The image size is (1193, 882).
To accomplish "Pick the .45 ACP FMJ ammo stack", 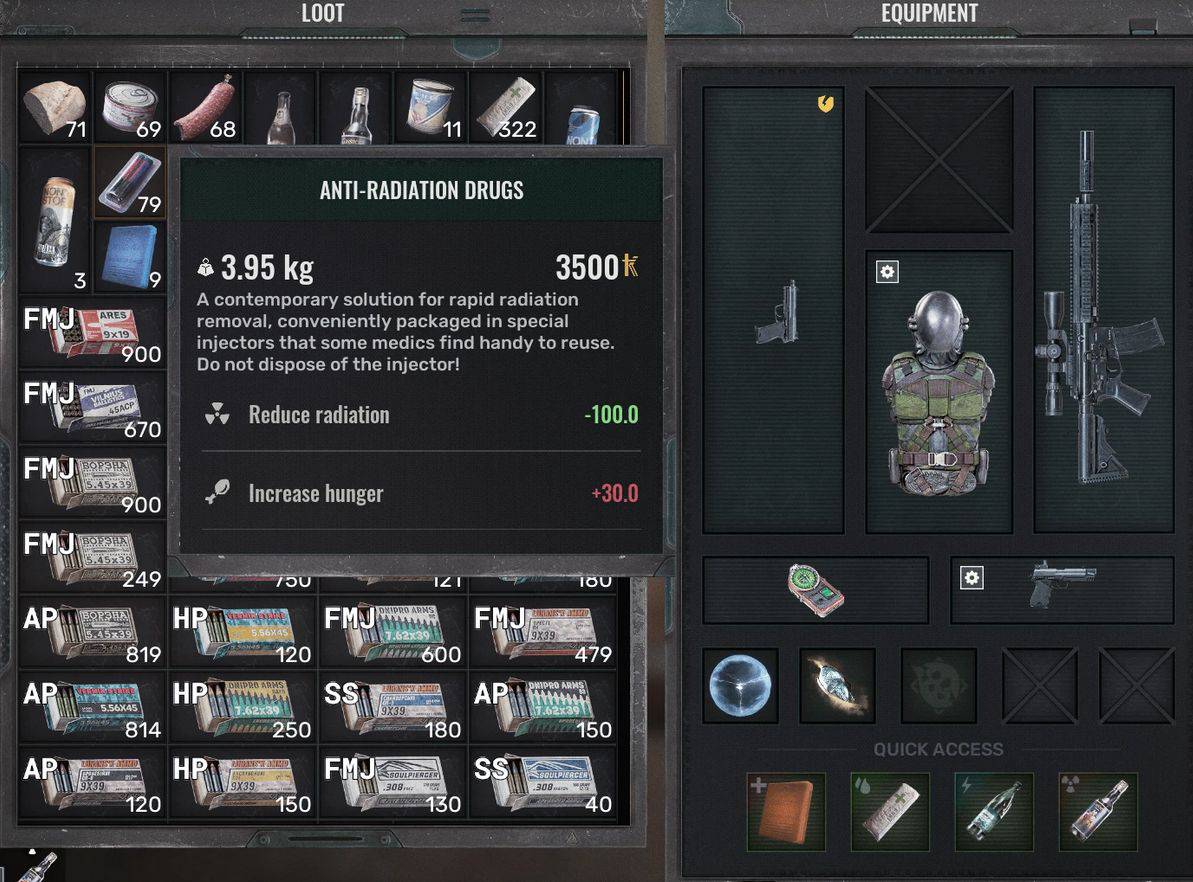I will (93, 409).
